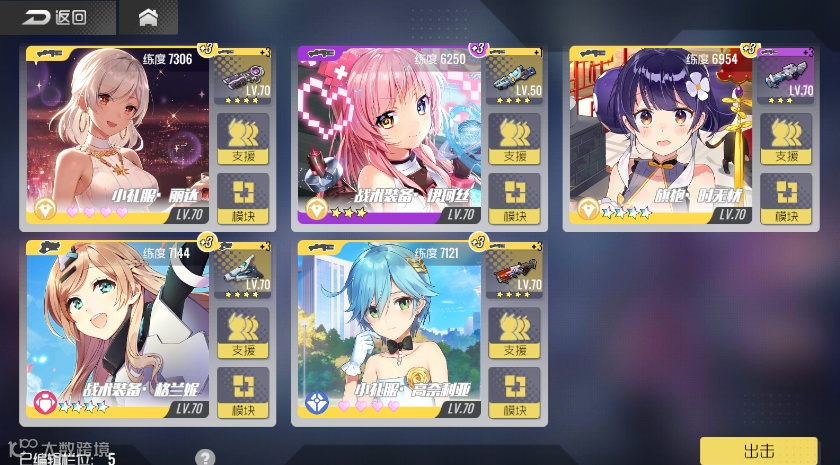Viewport: 840px width, 465px height.
Task: Select the pink-haired 战术装备 character card
Action: tap(390, 135)
